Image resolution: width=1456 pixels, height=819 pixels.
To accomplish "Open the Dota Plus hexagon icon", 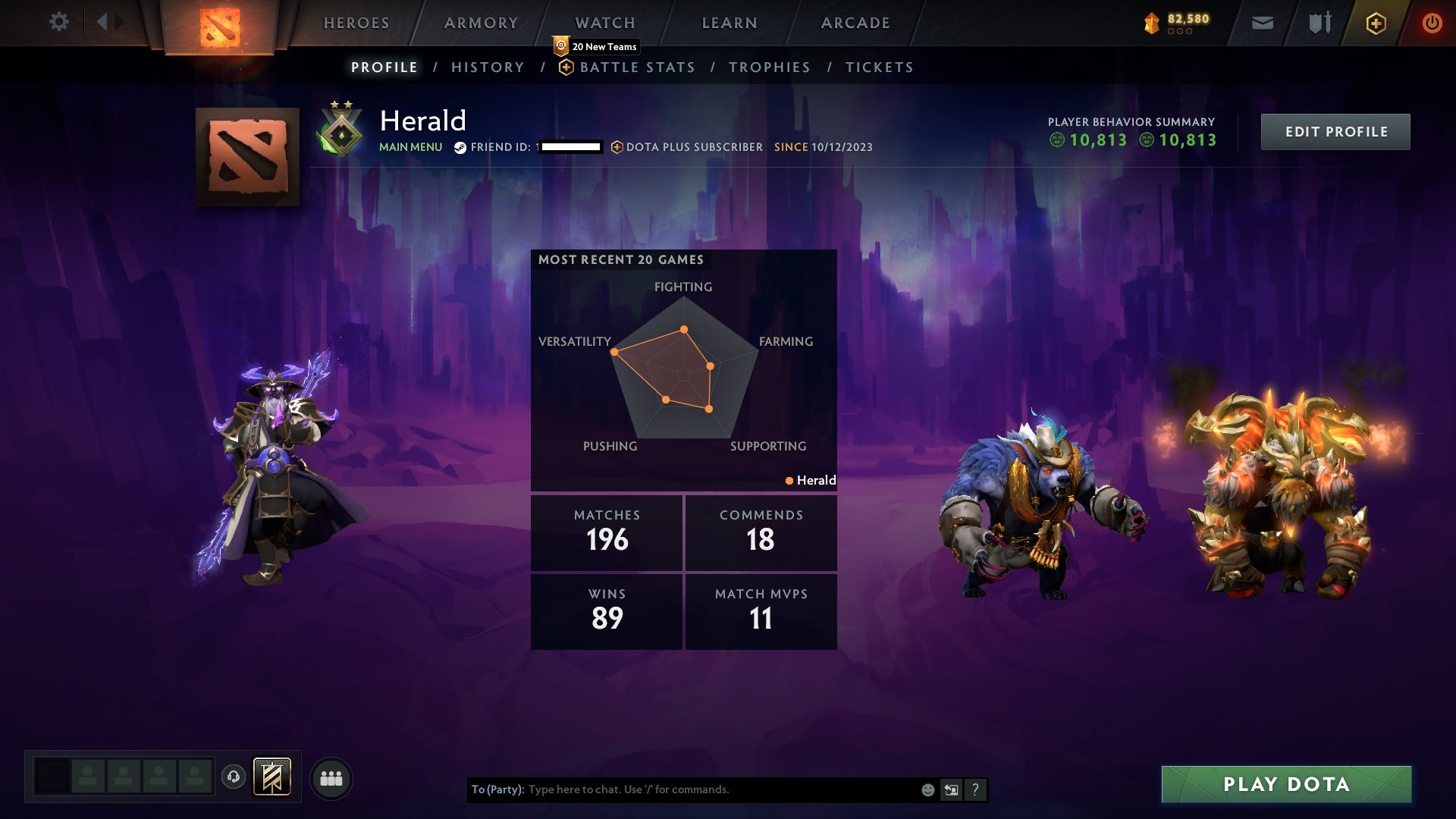I will tap(1376, 23).
